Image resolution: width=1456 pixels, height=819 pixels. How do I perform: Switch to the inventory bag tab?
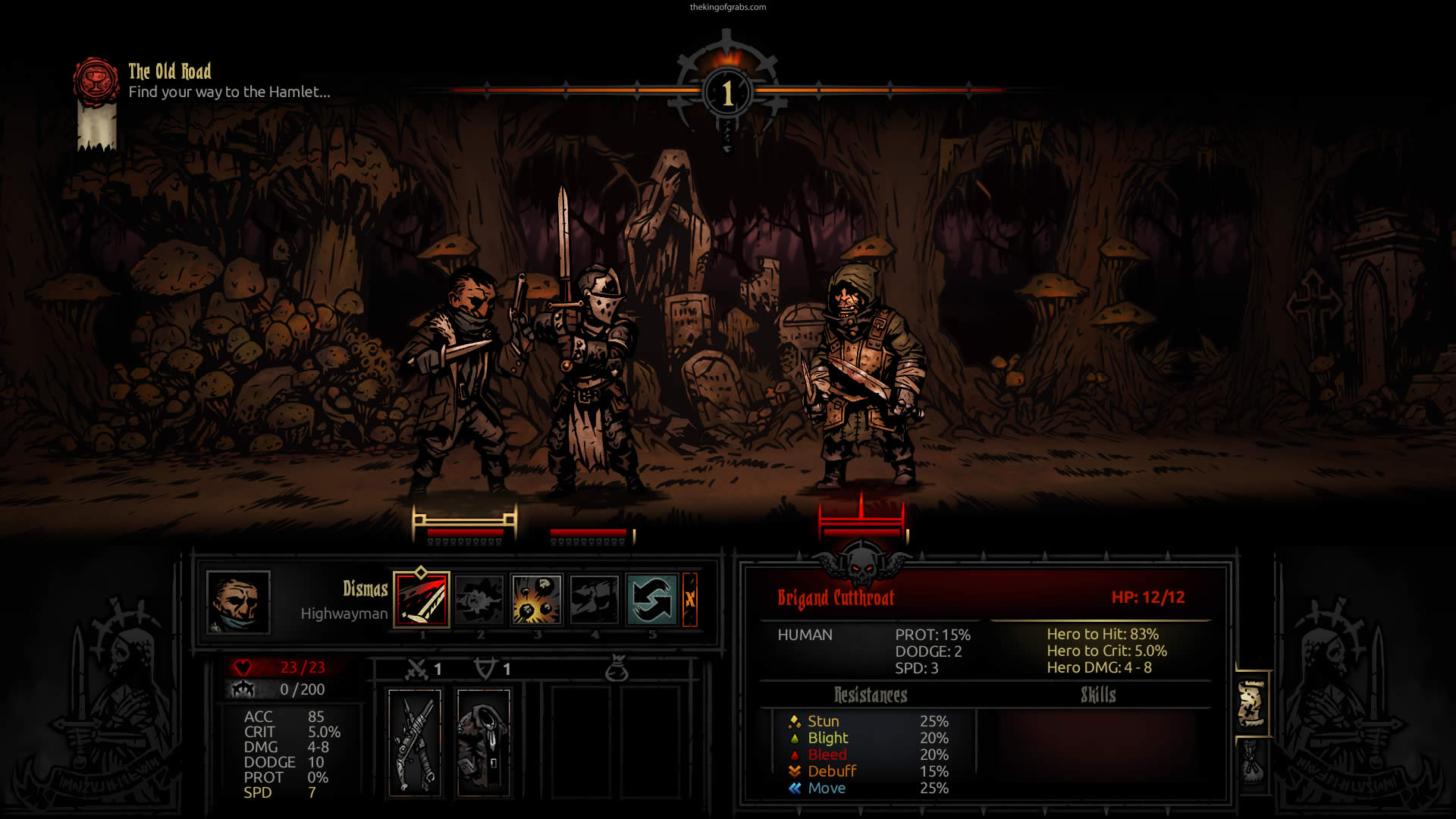coord(1251,762)
